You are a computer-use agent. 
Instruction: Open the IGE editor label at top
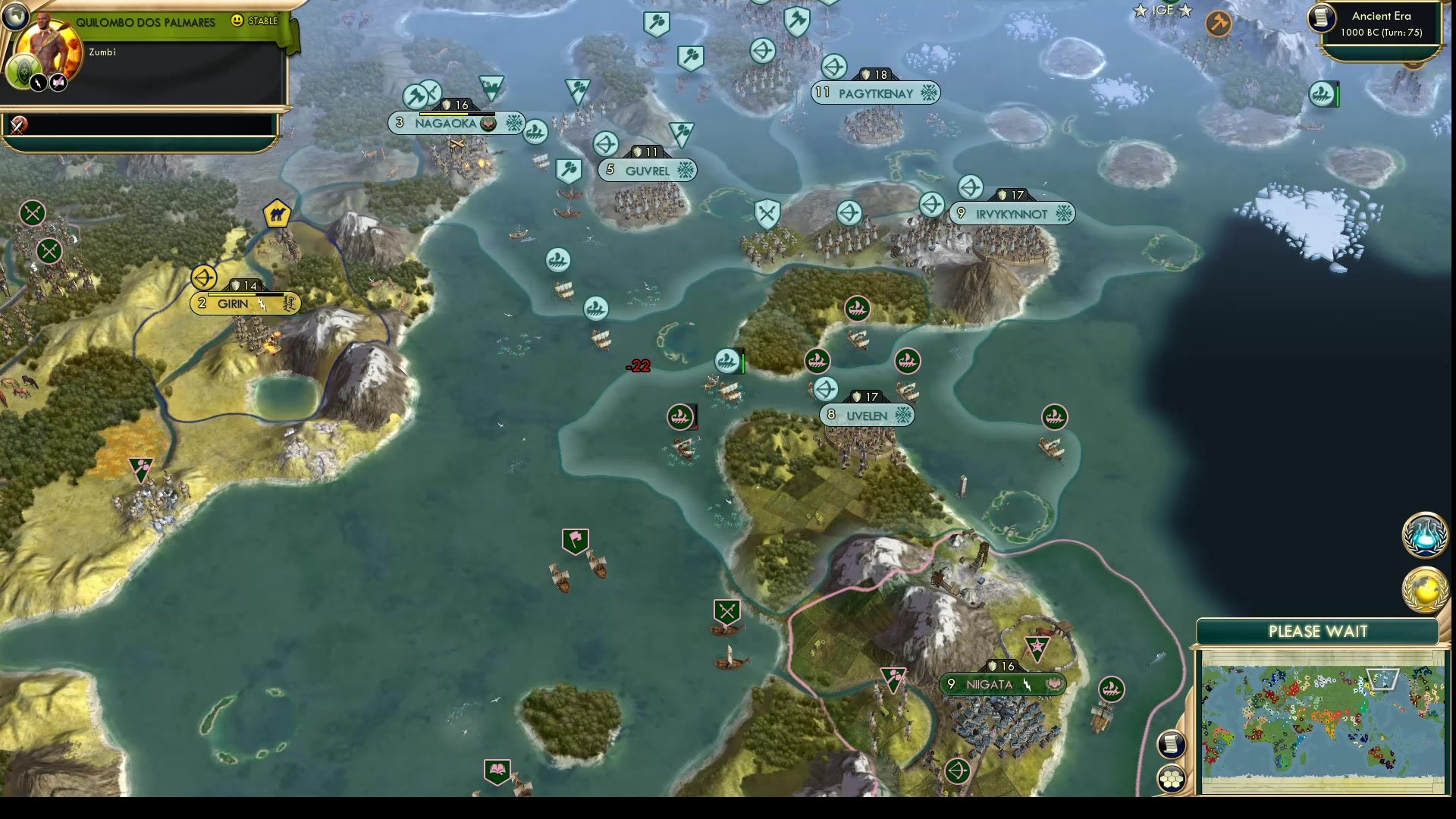point(1163,11)
